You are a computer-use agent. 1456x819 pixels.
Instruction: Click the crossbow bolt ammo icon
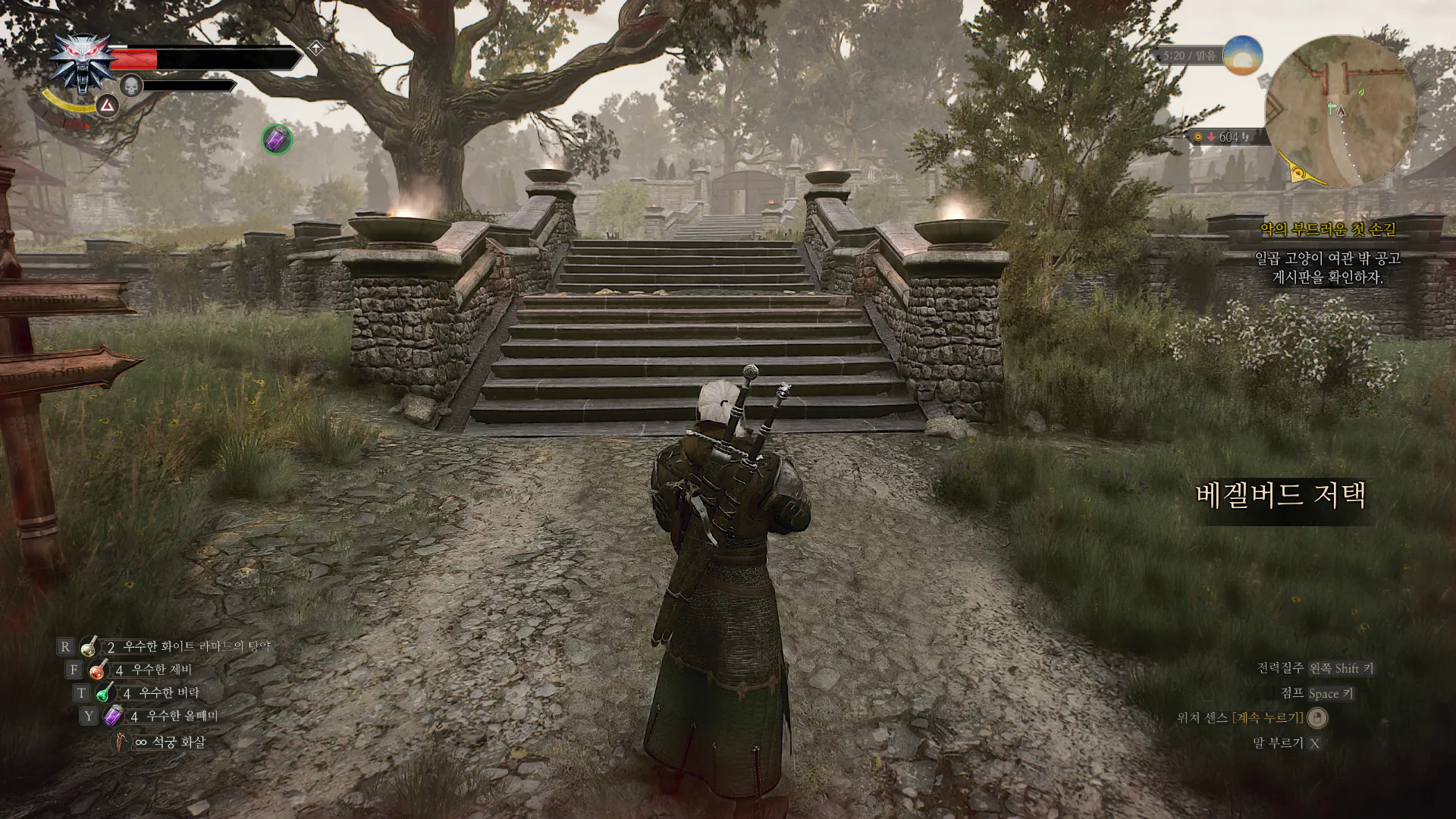tap(121, 742)
